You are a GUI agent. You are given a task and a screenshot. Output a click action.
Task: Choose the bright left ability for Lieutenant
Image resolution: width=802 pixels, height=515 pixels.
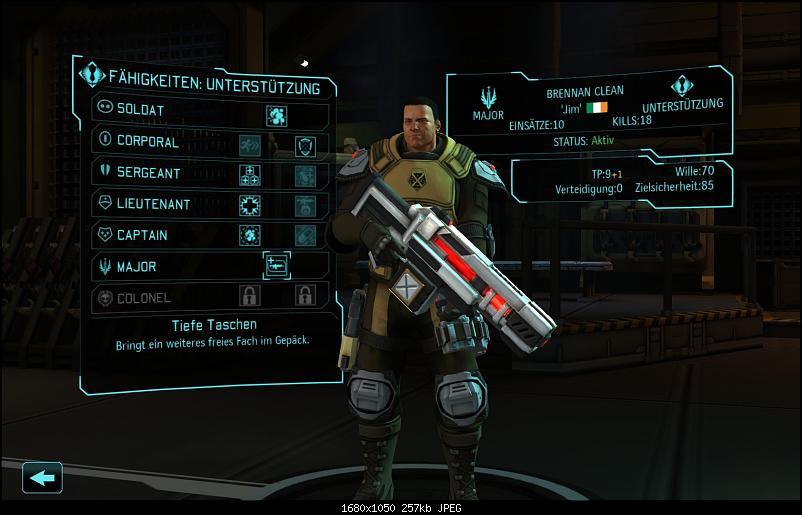click(249, 206)
